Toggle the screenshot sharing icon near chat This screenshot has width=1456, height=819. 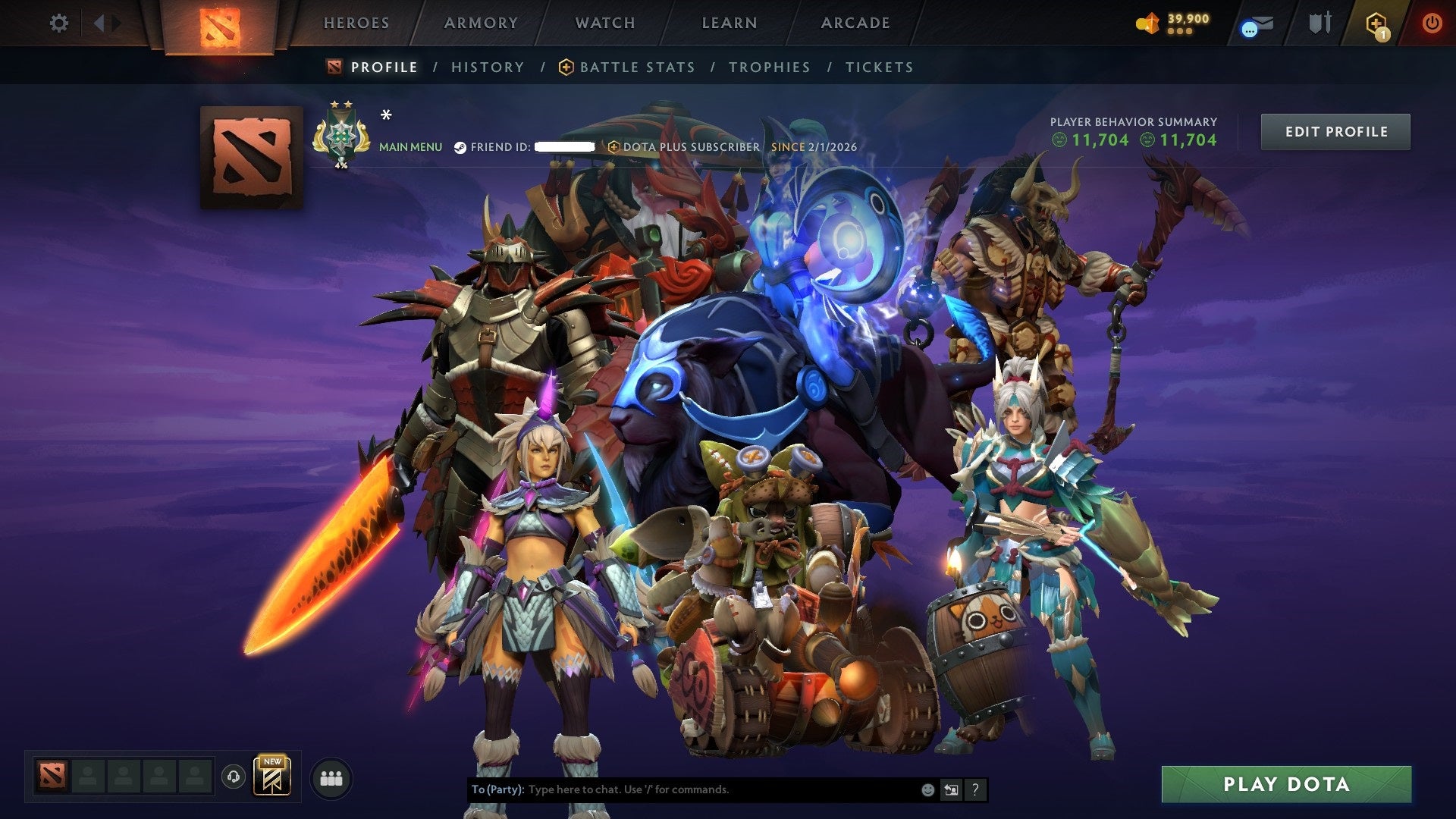[951, 789]
